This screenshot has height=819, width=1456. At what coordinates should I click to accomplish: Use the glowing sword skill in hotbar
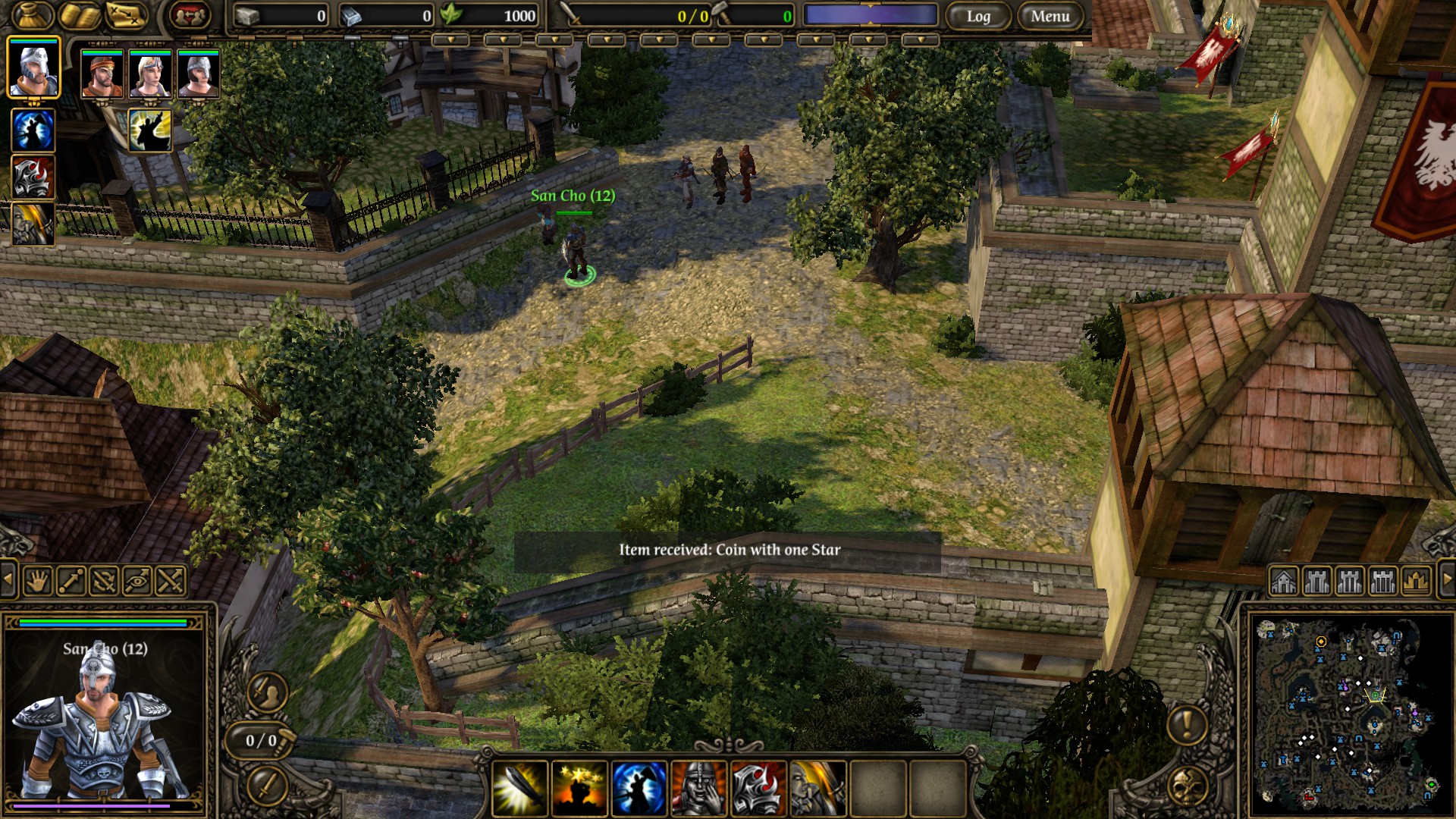pyautogui.click(x=520, y=787)
